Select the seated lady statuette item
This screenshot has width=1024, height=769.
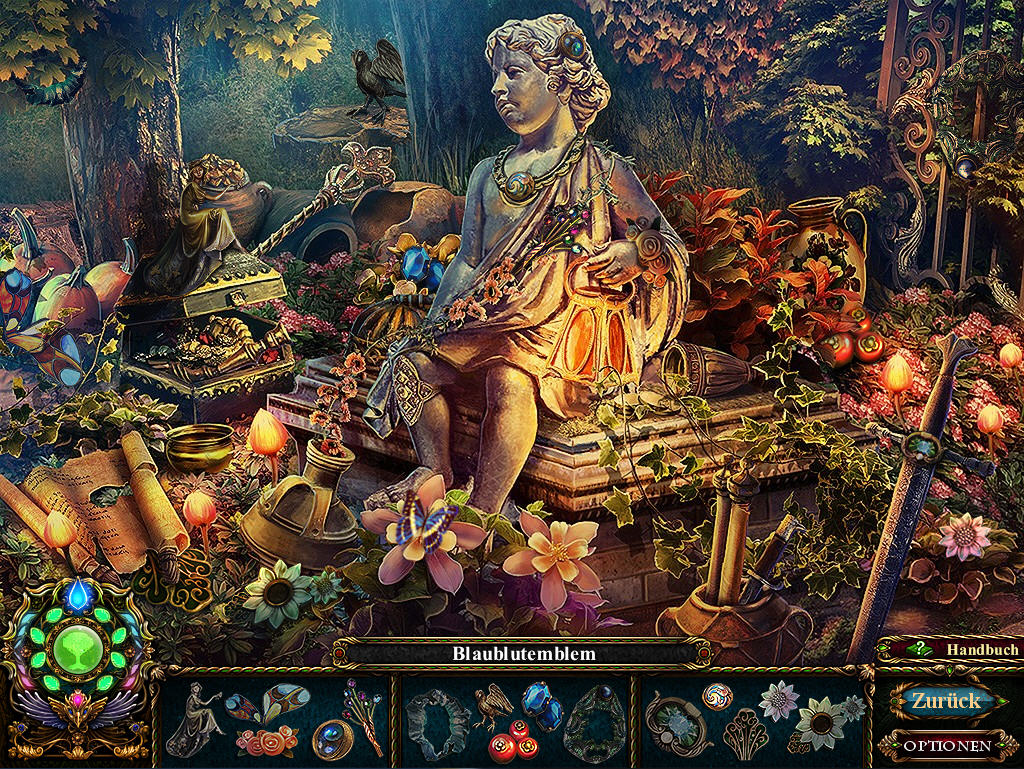point(194,718)
